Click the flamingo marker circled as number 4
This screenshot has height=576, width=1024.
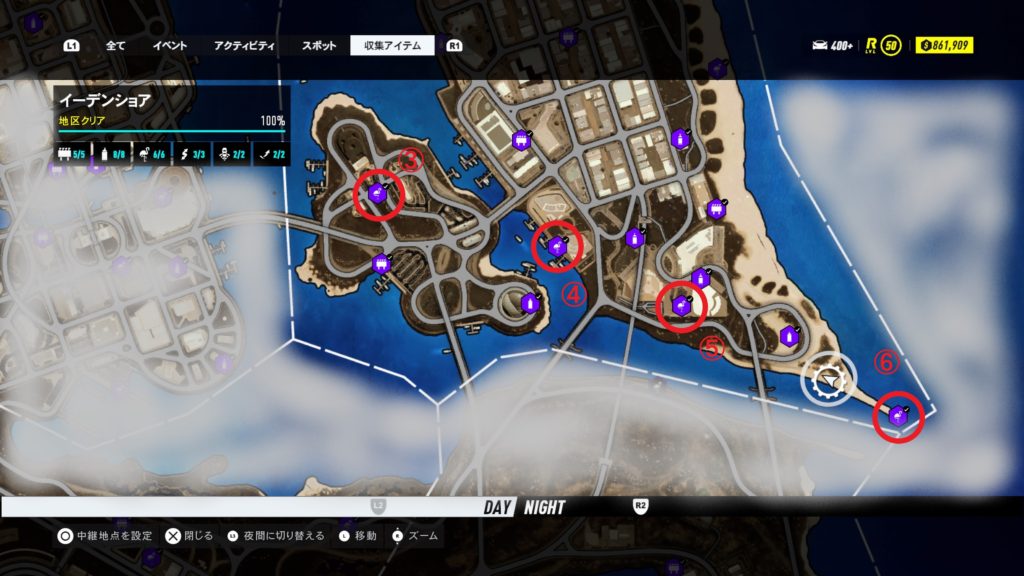(x=557, y=245)
